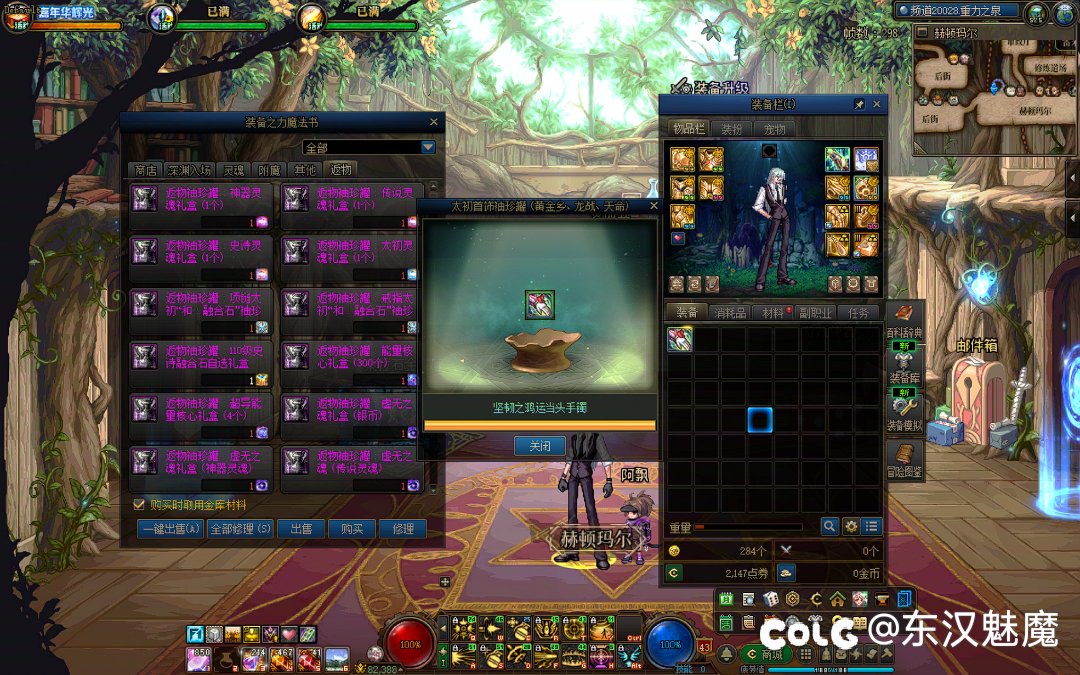The image size is (1080, 675).
Task: Close the 装备之力魔法书 shop window
Action: [434, 122]
